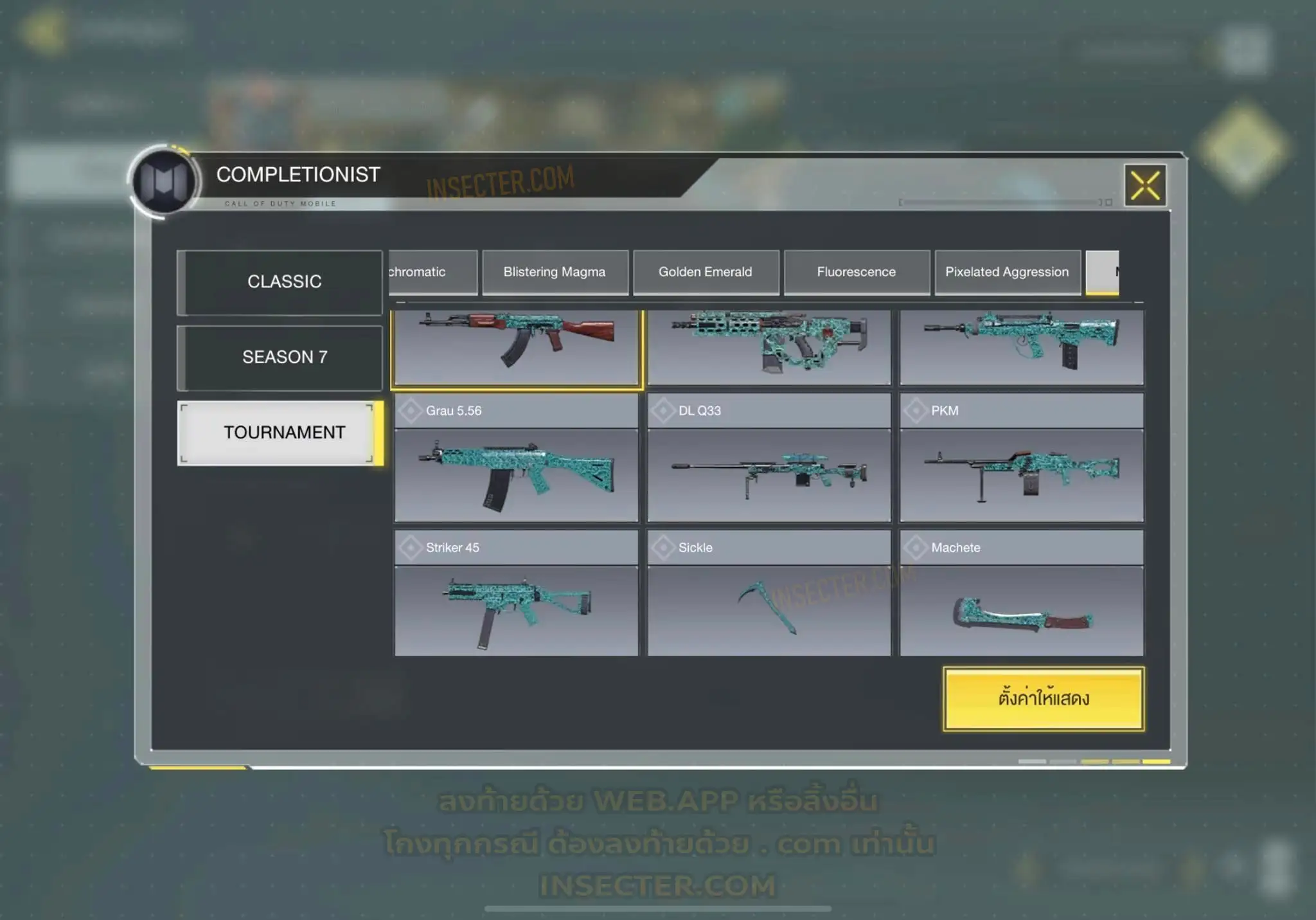This screenshot has width=1316, height=920.
Task: Open the Fluorescence camo tab
Action: click(857, 272)
